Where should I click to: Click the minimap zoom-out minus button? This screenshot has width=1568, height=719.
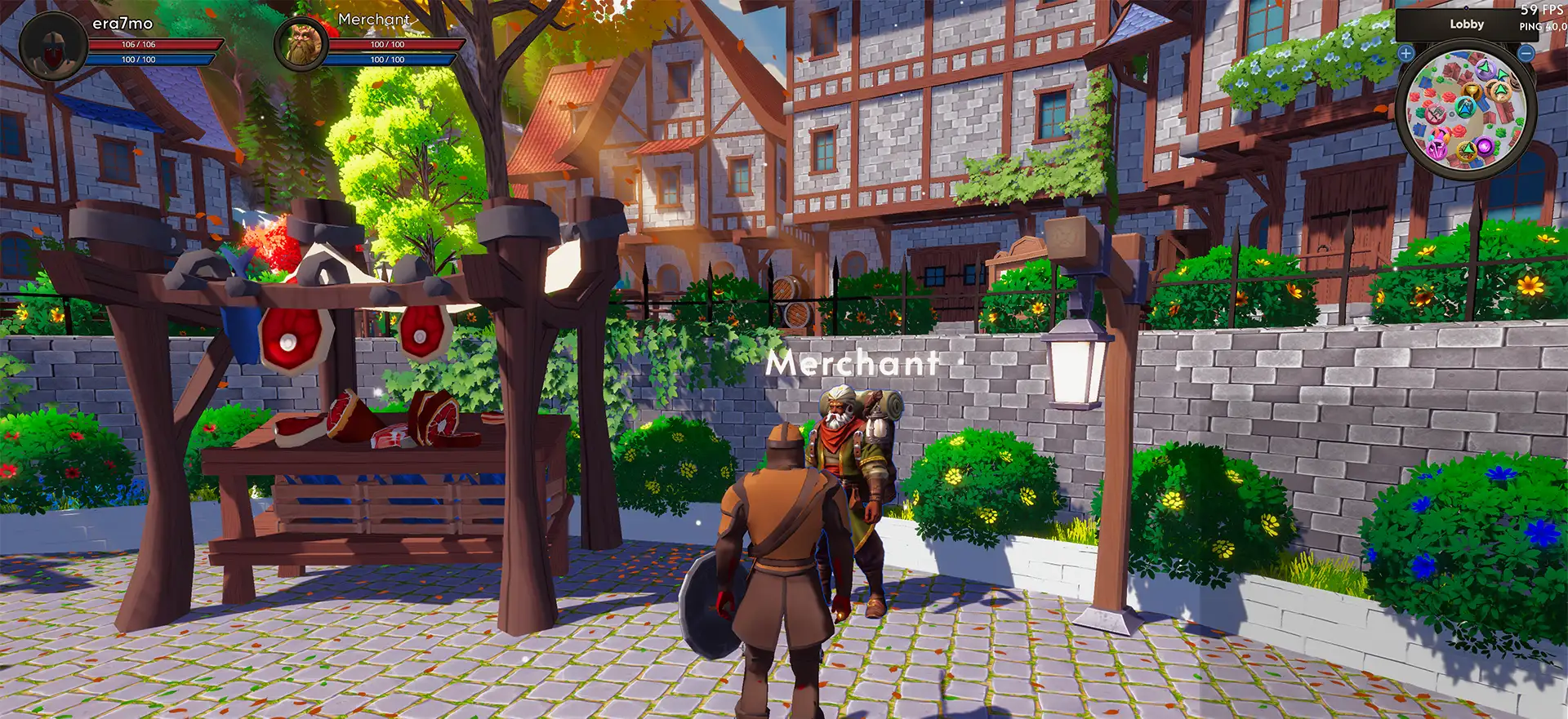coord(1526,53)
